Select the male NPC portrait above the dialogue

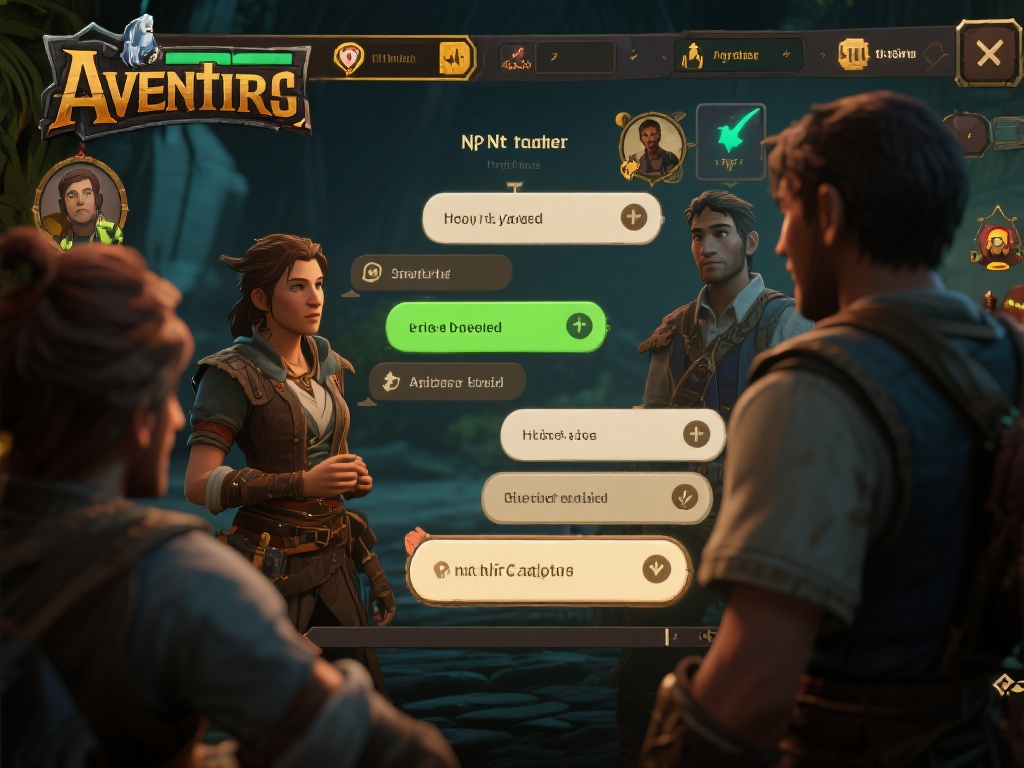pyautogui.click(x=652, y=145)
